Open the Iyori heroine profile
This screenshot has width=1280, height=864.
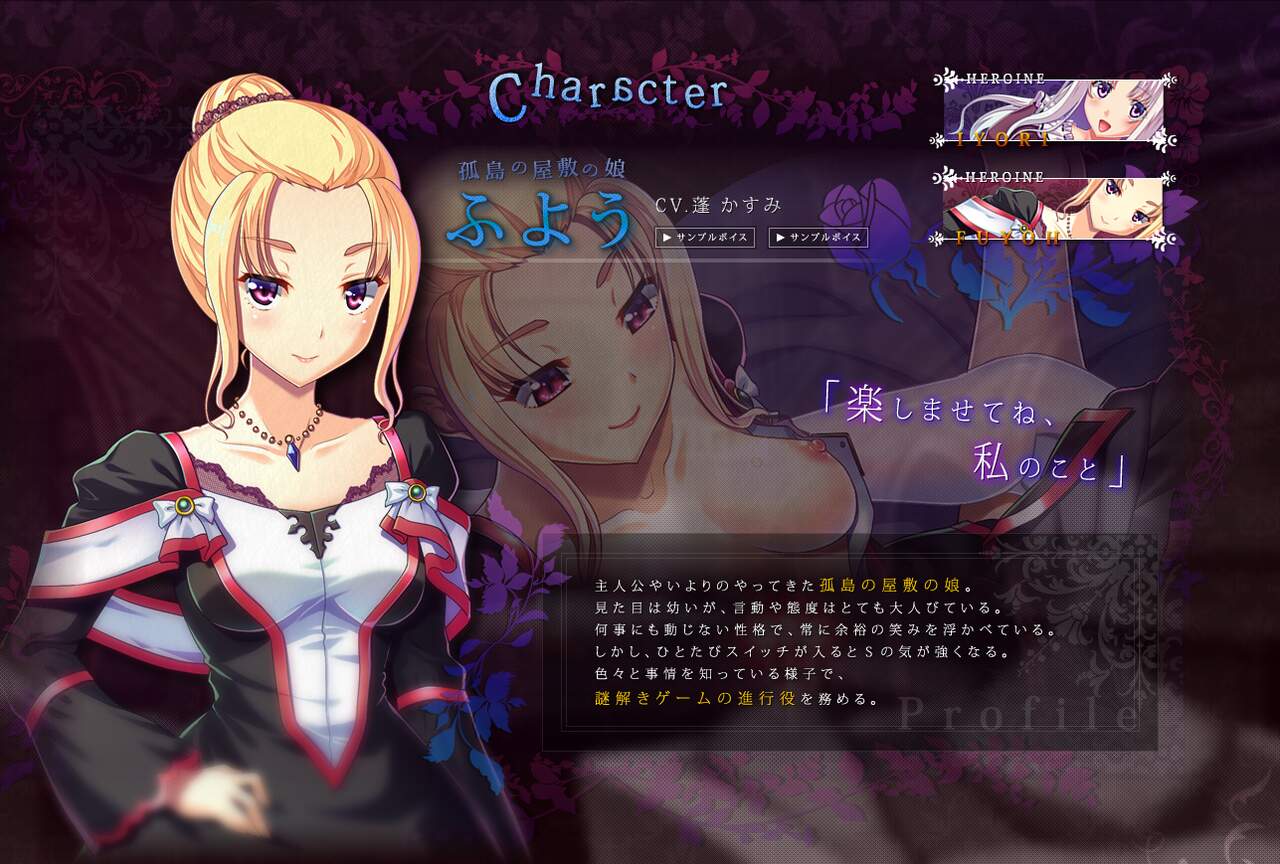coord(1054,110)
